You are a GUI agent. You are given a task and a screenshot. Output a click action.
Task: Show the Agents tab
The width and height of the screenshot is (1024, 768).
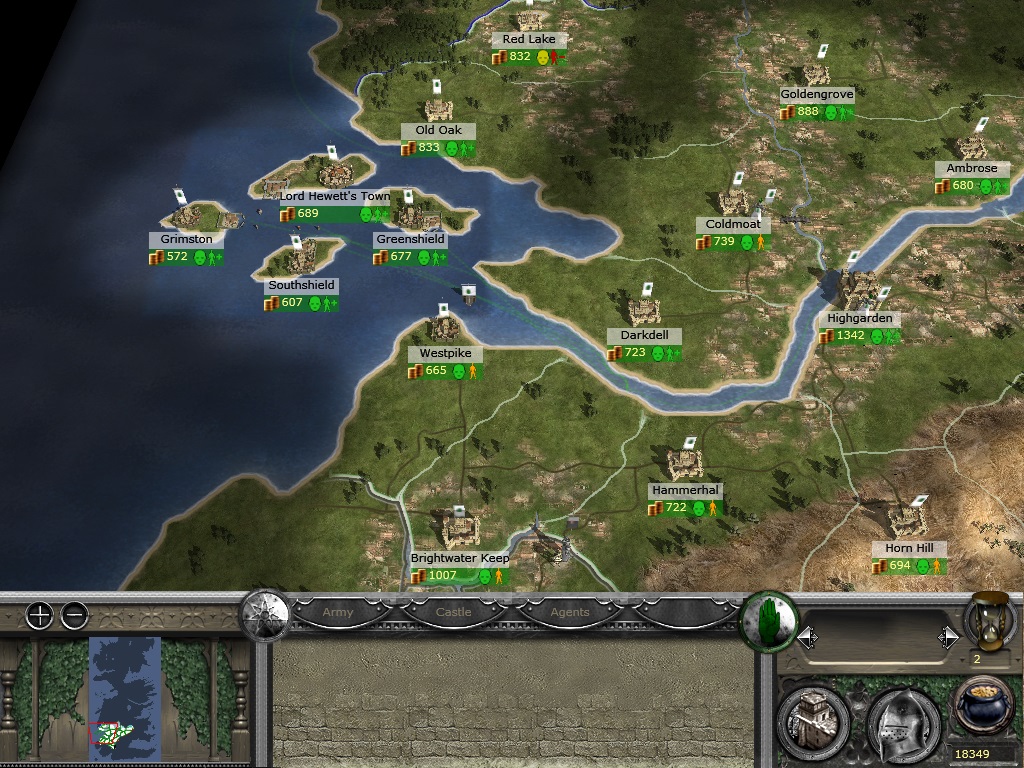tap(569, 612)
